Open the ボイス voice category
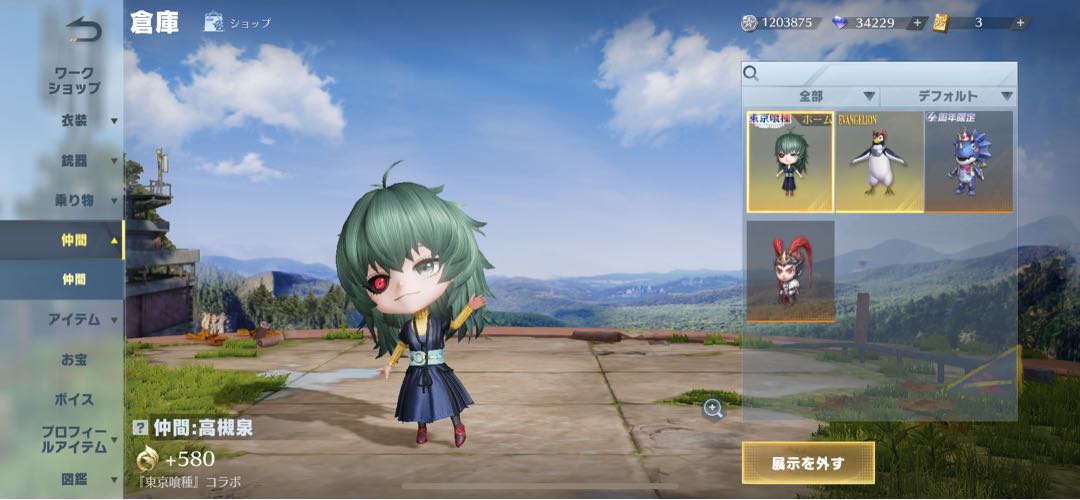This screenshot has width=1080, height=500. [x=73, y=399]
